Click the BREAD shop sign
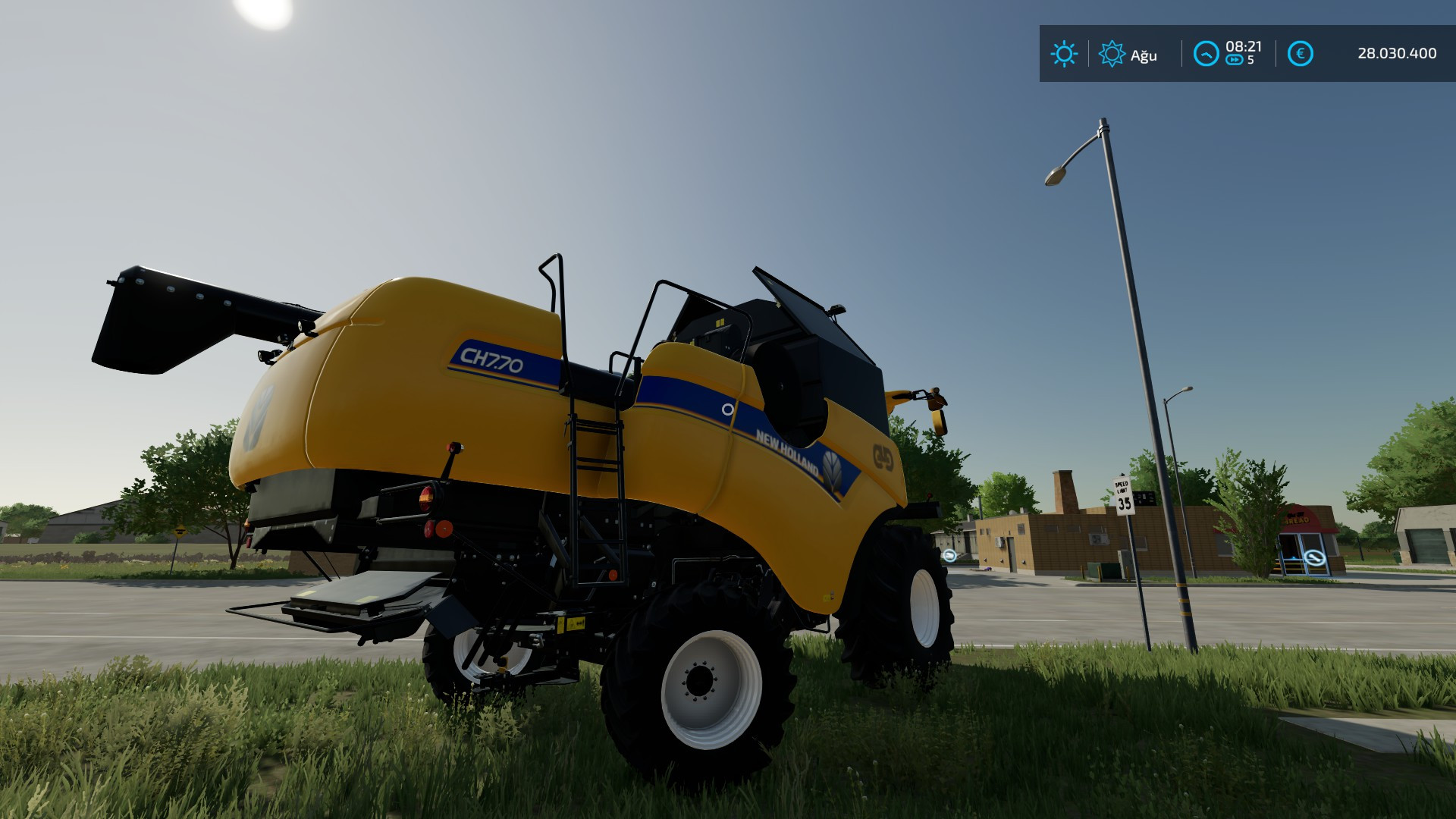The height and width of the screenshot is (819, 1456). (1298, 519)
